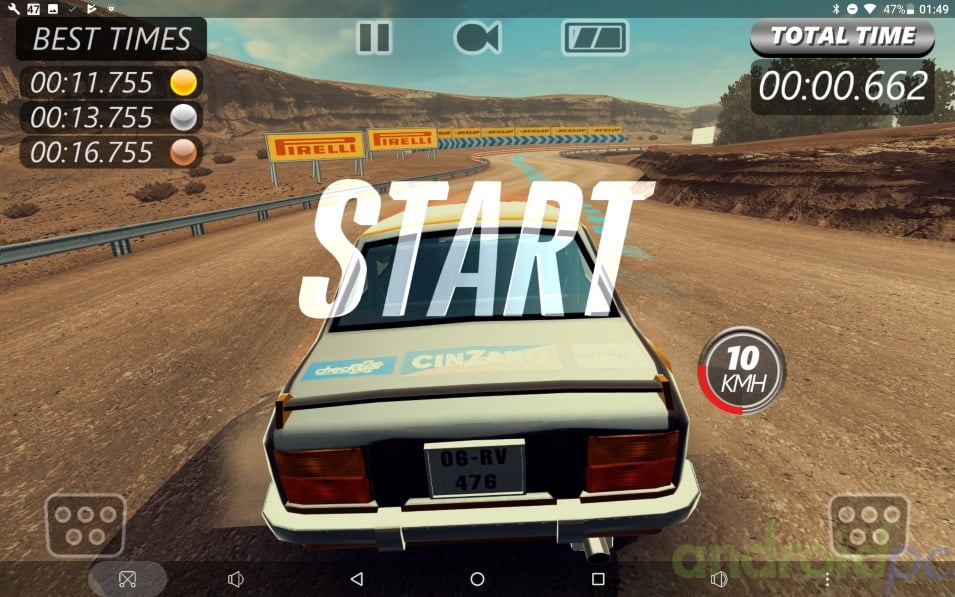This screenshot has height=597, width=955.
Task: Switch the camera view
Action: pos(477,38)
